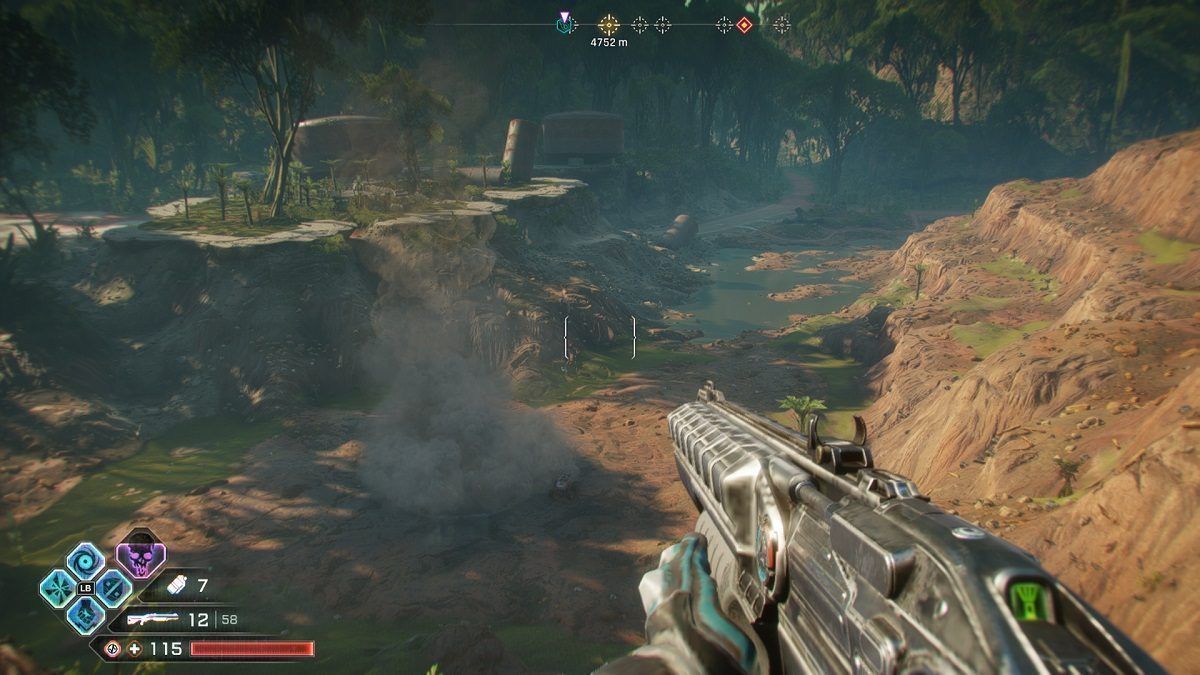Click the gold tracked objective compass marker
The height and width of the screenshot is (675, 1200).
coord(608,24)
